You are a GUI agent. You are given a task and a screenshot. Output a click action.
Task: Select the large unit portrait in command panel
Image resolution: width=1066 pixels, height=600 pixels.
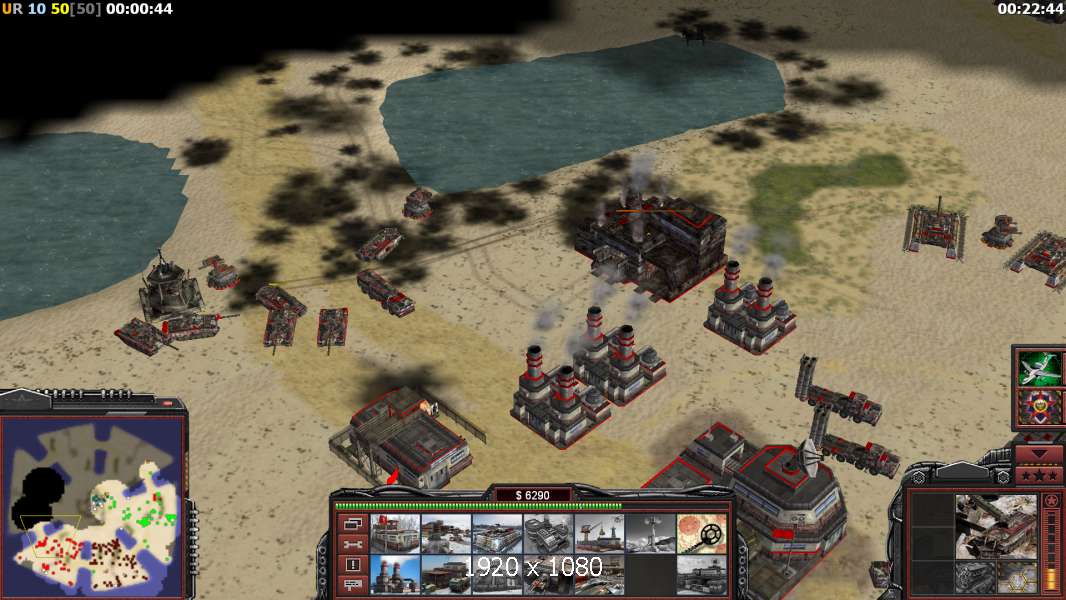[x=994, y=525]
